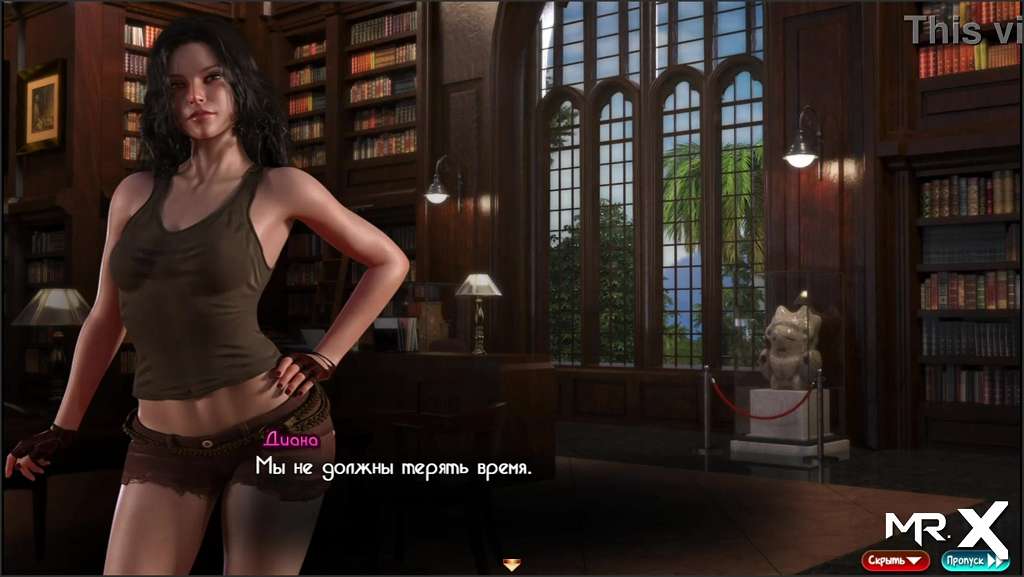
Task: Hide the dialogue with the Скрыть button
Action: 895,561
